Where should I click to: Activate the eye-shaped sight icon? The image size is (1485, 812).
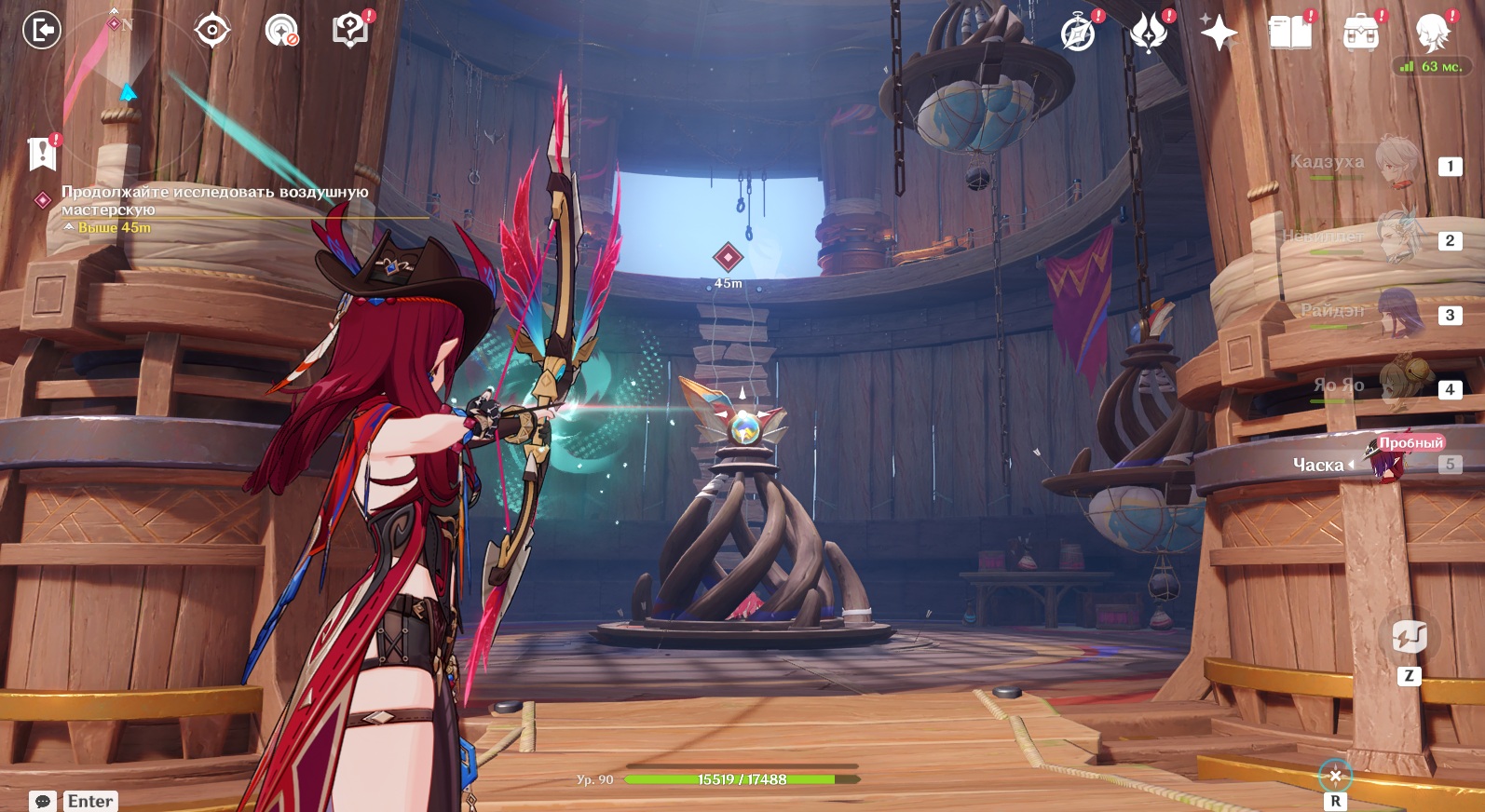212,31
